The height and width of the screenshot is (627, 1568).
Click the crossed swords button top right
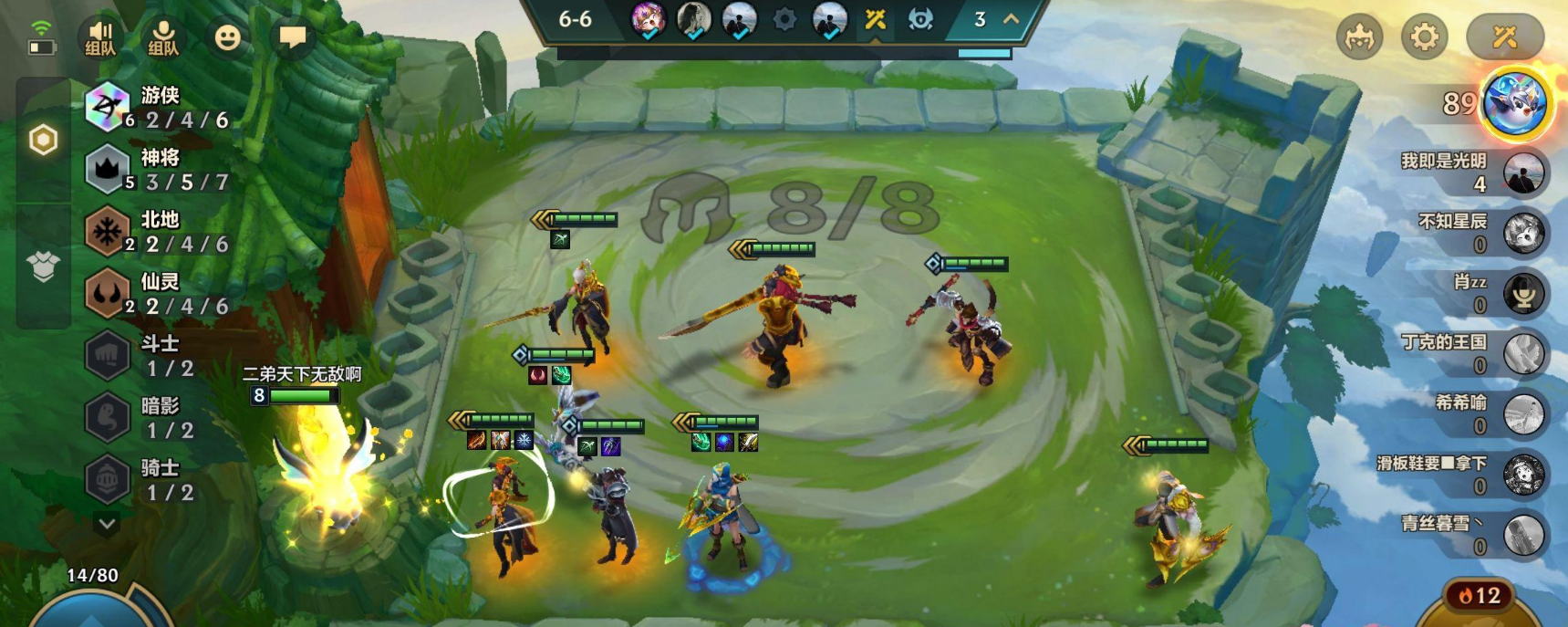(x=1504, y=37)
